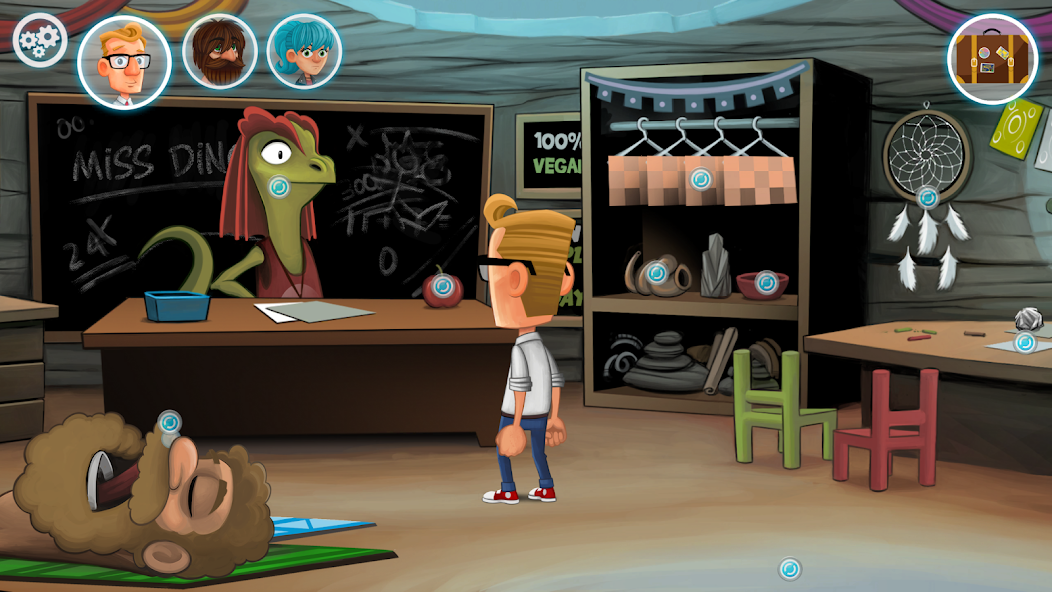Tap the hotspot marker on the red apple
The image size is (1052, 592).
444,287
